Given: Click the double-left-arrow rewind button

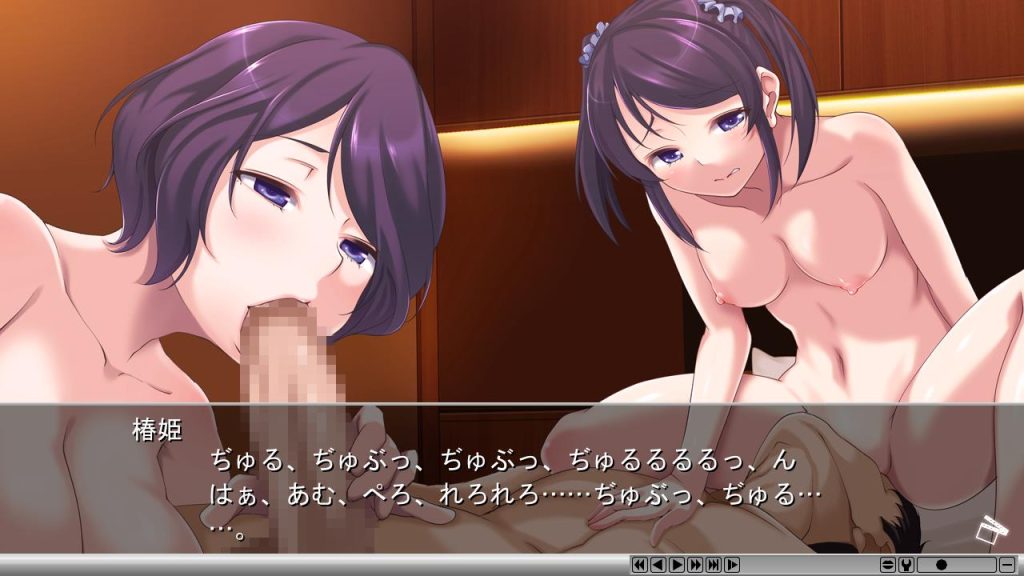Looking at the screenshot, I should point(639,565).
